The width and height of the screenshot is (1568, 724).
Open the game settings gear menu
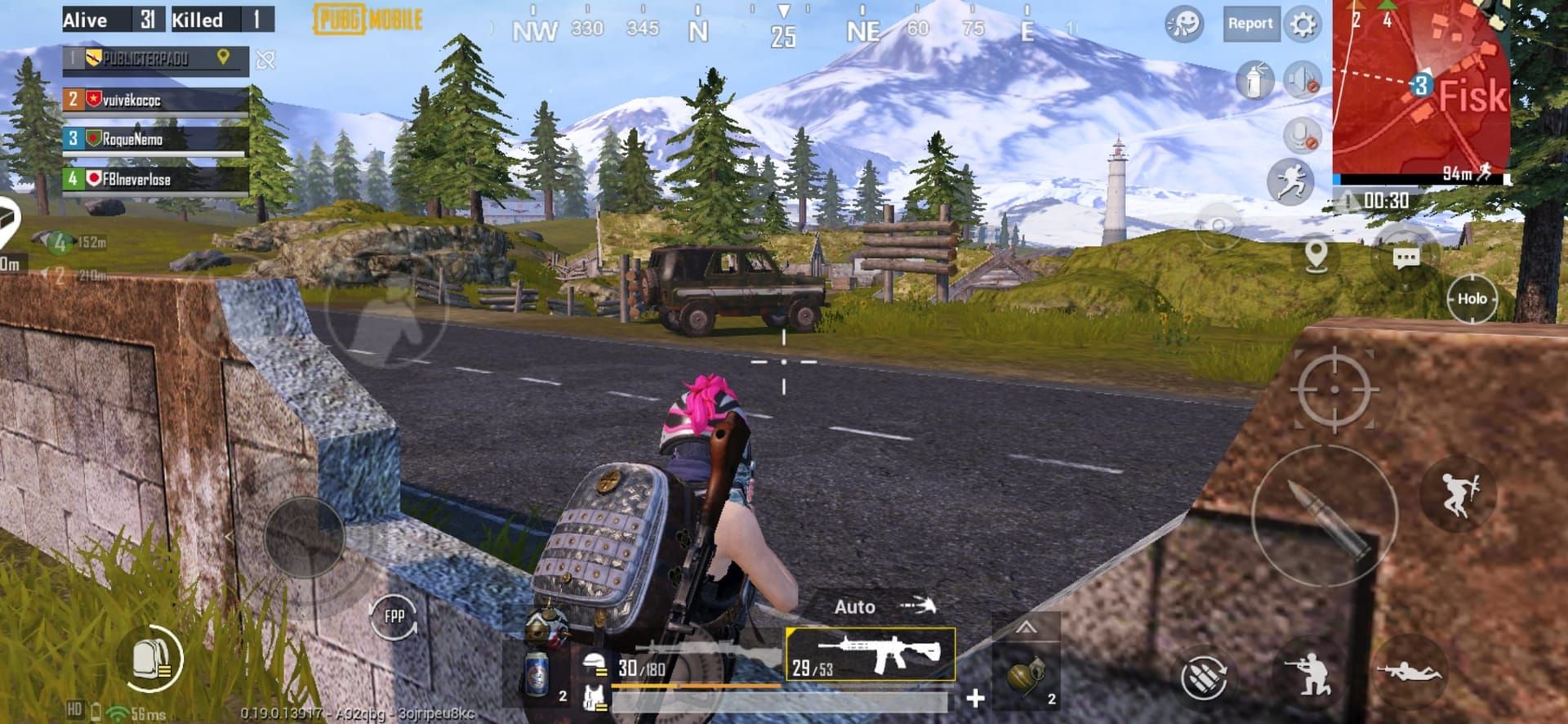coord(1301,25)
